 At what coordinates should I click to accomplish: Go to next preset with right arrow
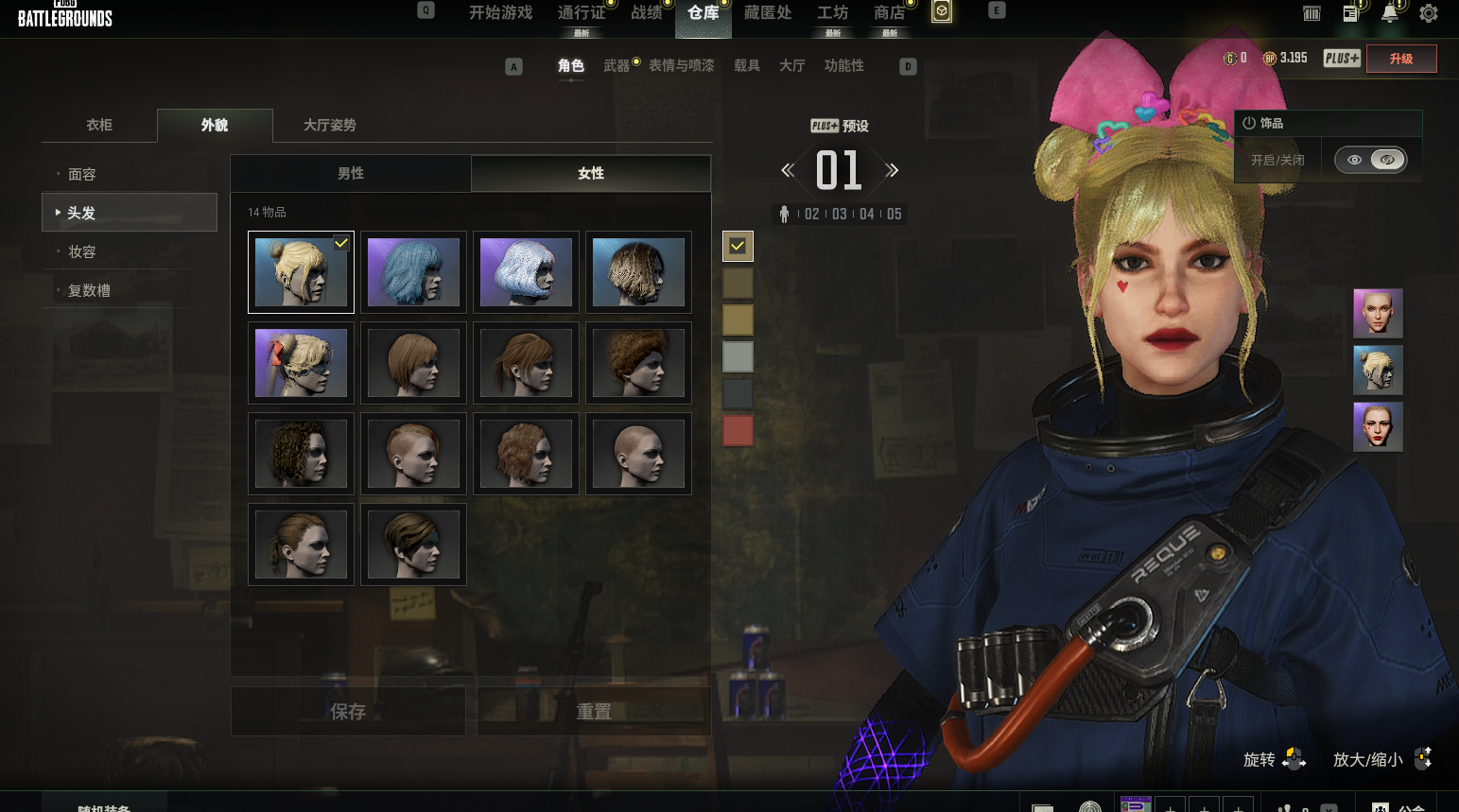892,171
